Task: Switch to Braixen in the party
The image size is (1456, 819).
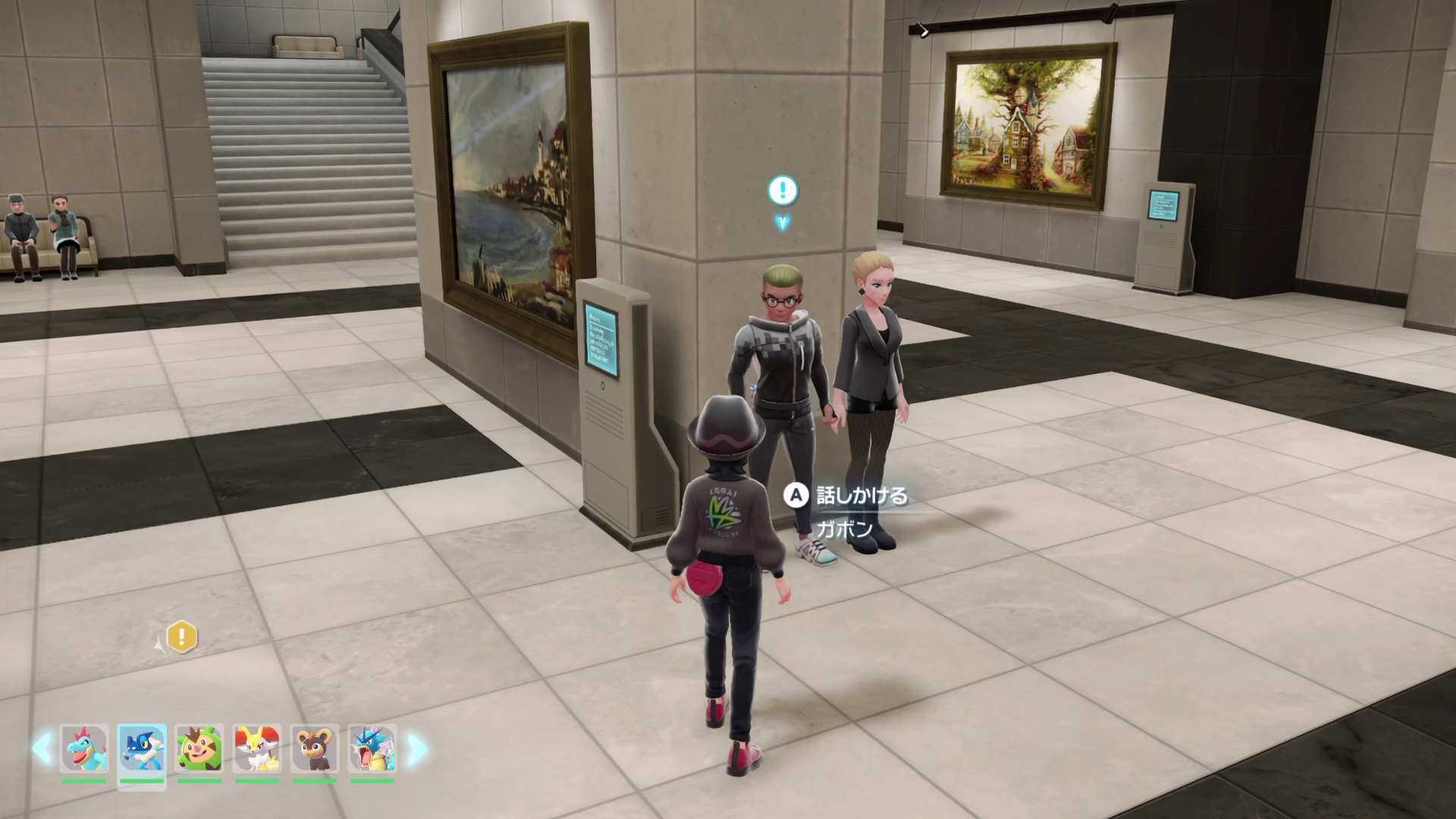Action: 257,748
